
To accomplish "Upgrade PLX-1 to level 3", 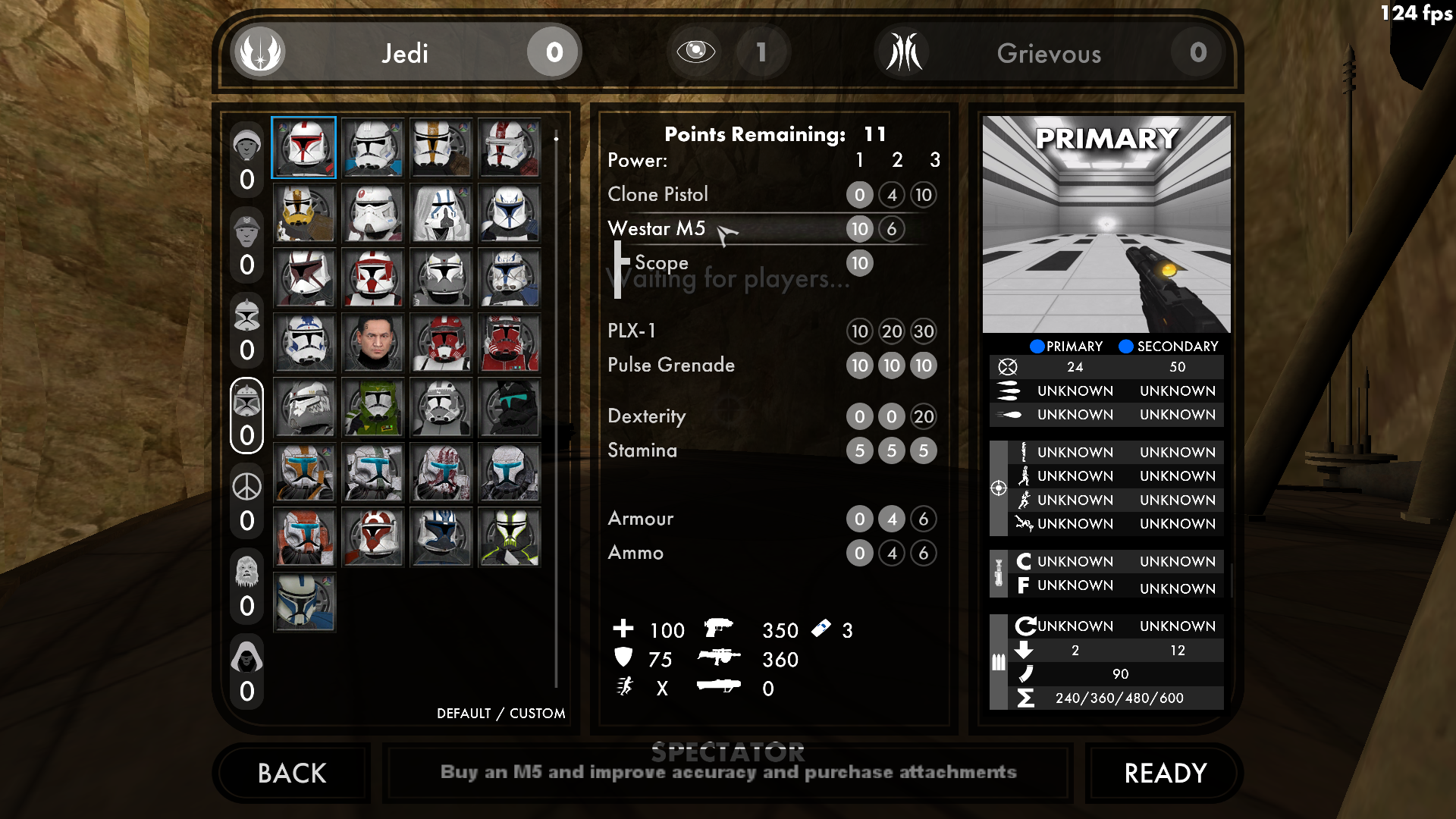I will coord(923,331).
